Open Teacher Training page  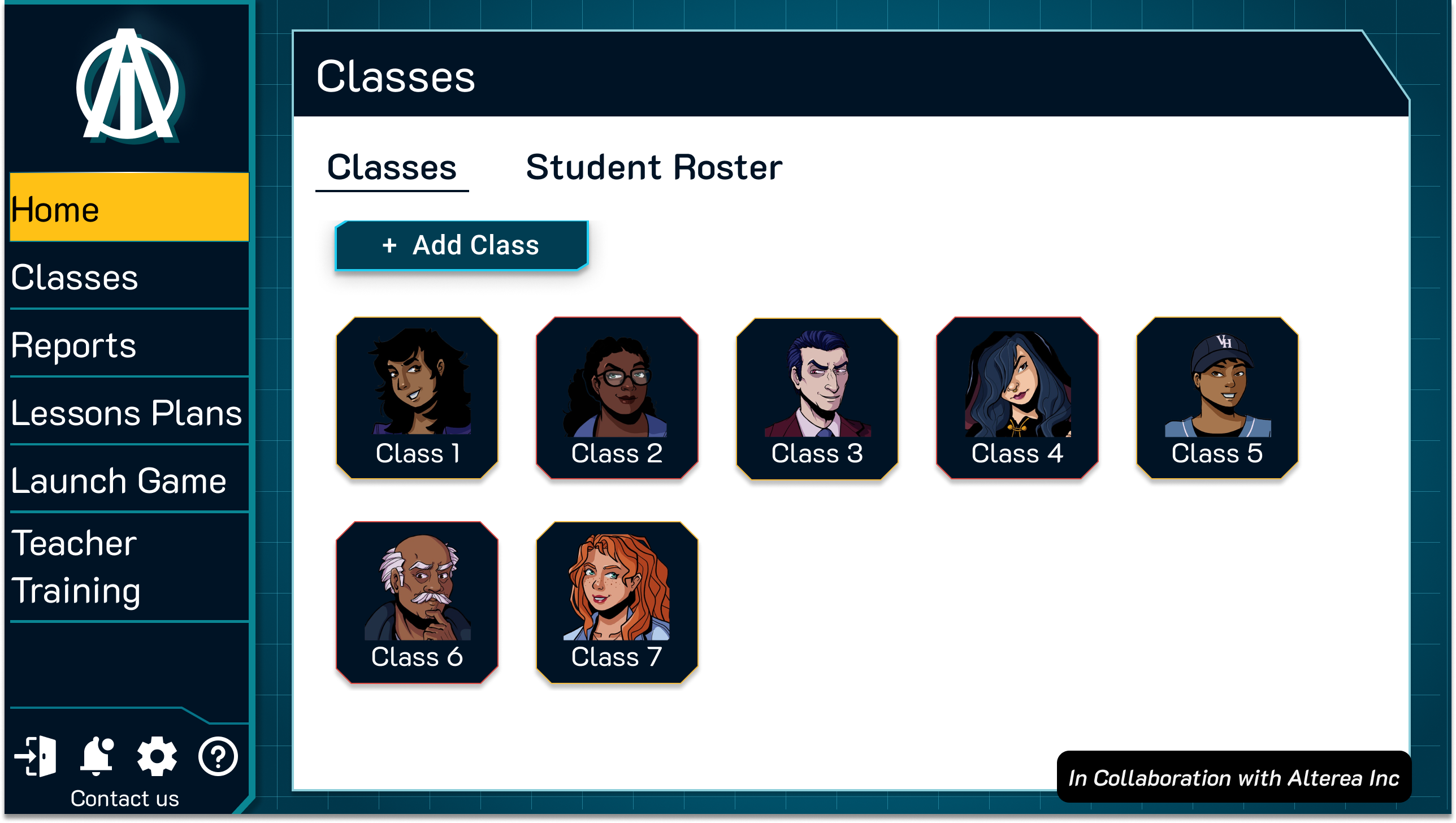pos(129,566)
